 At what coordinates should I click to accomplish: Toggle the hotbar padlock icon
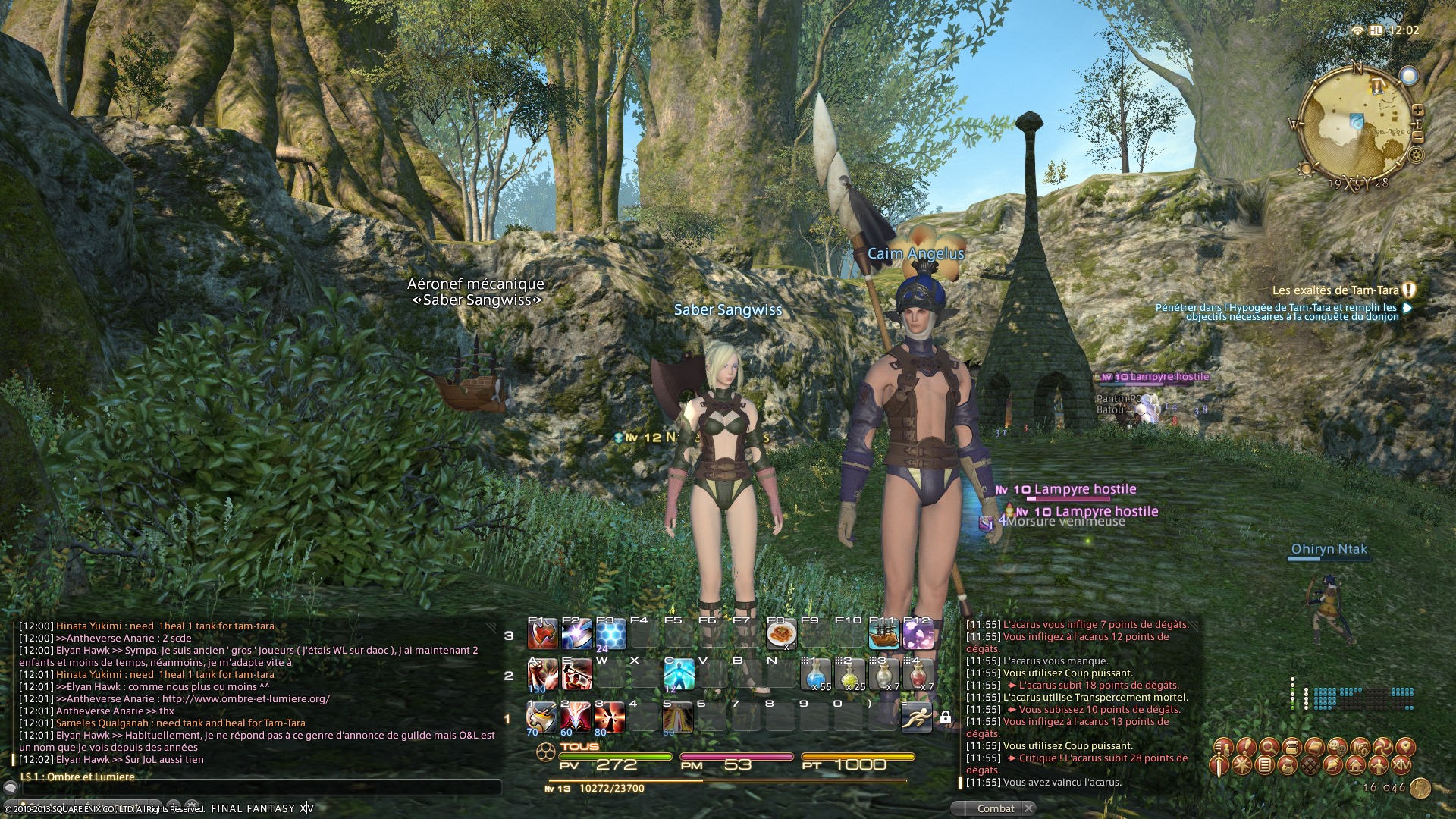[x=946, y=717]
